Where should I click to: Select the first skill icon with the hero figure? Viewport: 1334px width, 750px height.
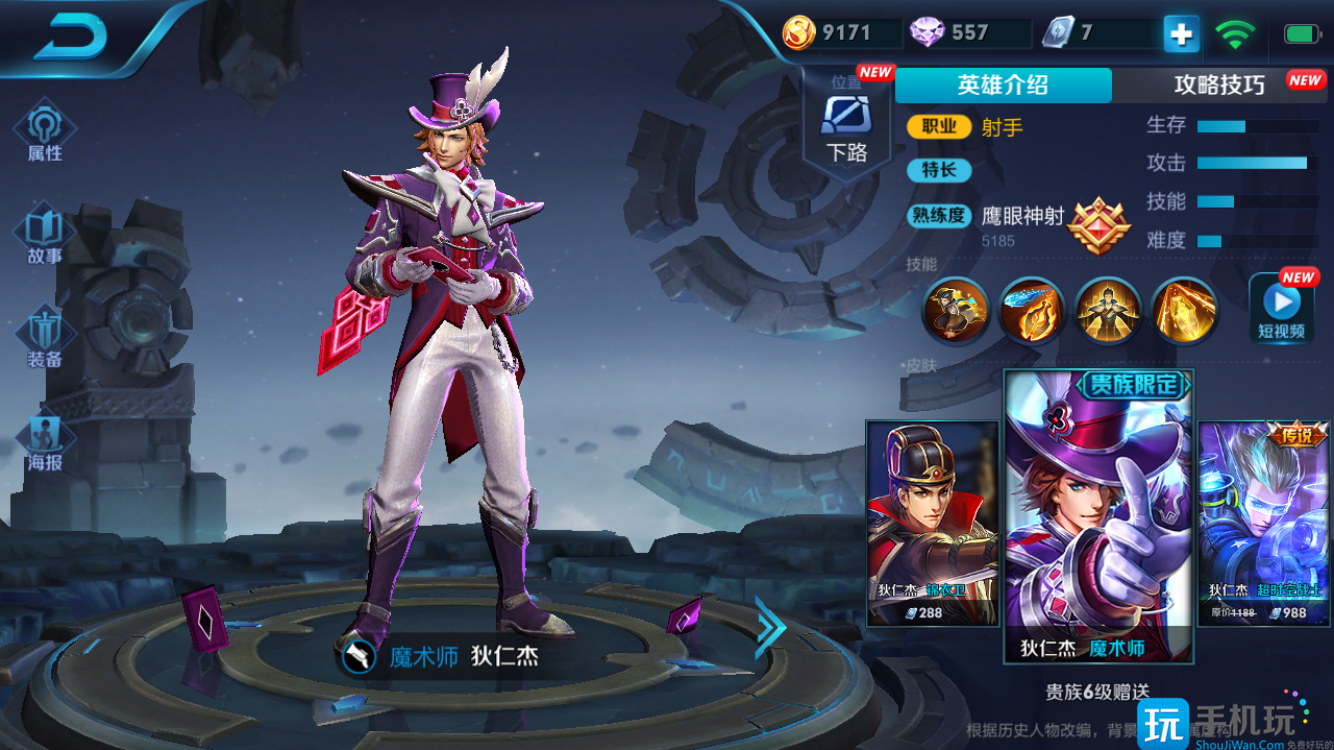(x=955, y=310)
